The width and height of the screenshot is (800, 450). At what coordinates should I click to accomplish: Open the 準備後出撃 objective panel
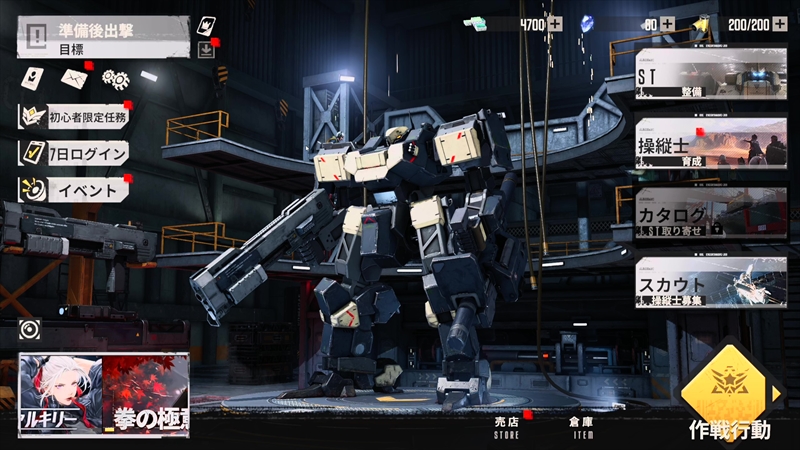click(x=104, y=37)
